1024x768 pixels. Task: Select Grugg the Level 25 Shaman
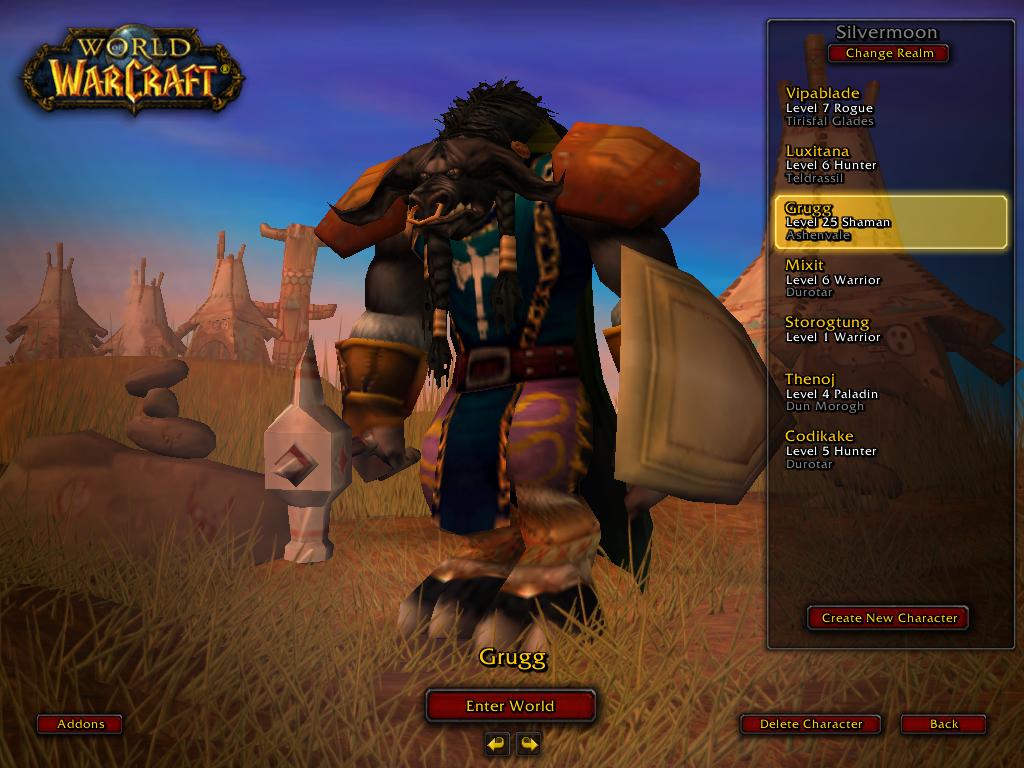tap(890, 221)
